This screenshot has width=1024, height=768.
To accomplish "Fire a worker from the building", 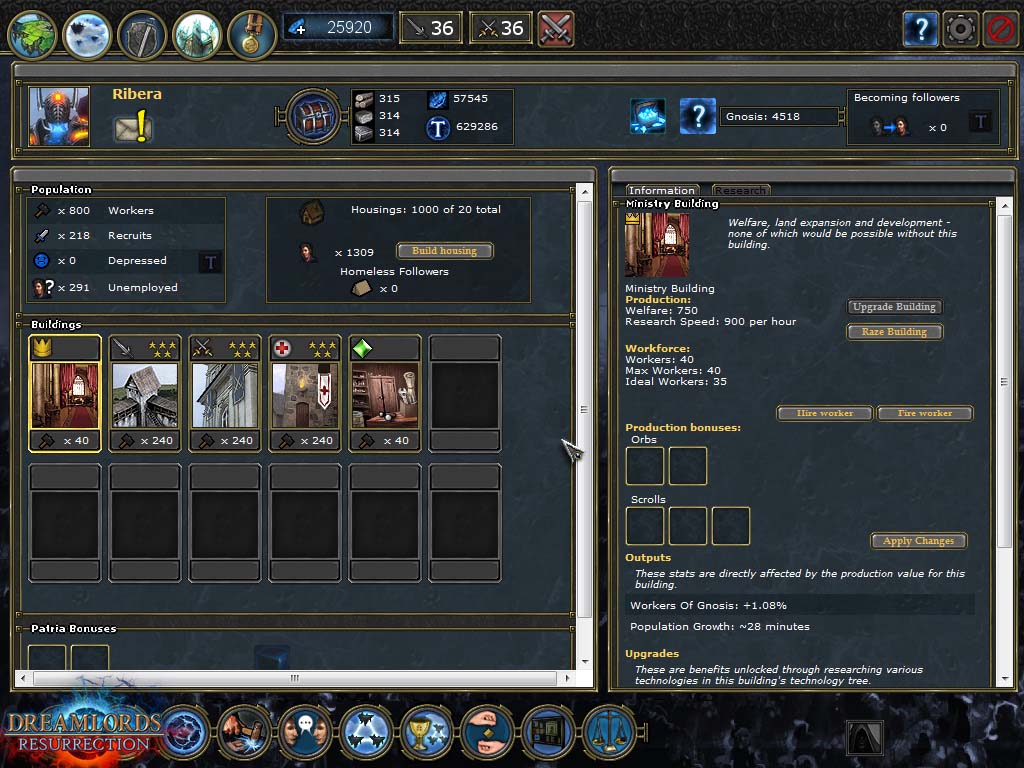I will pyautogui.click(x=924, y=413).
